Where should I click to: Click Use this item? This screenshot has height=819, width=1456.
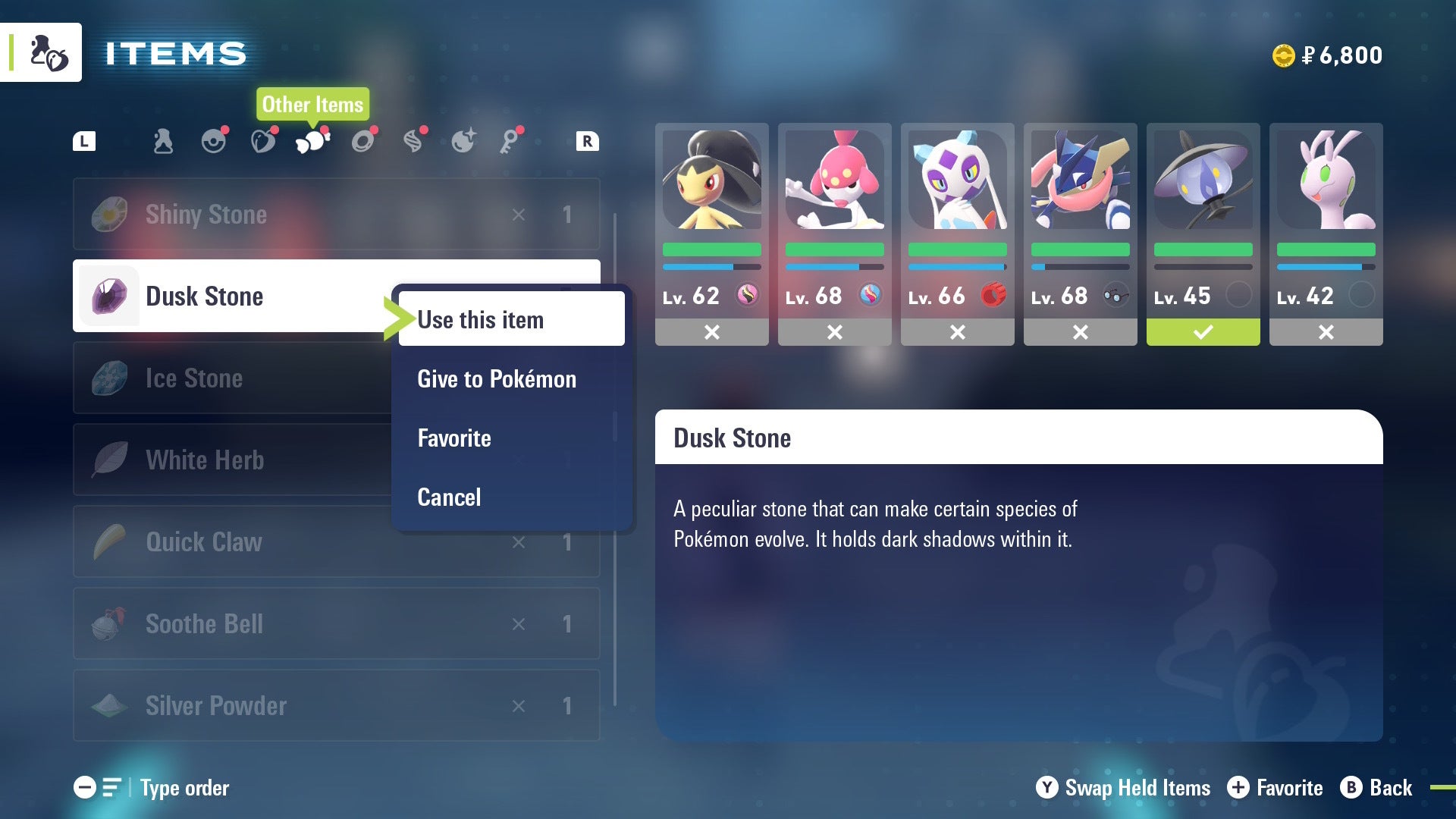(481, 319)
